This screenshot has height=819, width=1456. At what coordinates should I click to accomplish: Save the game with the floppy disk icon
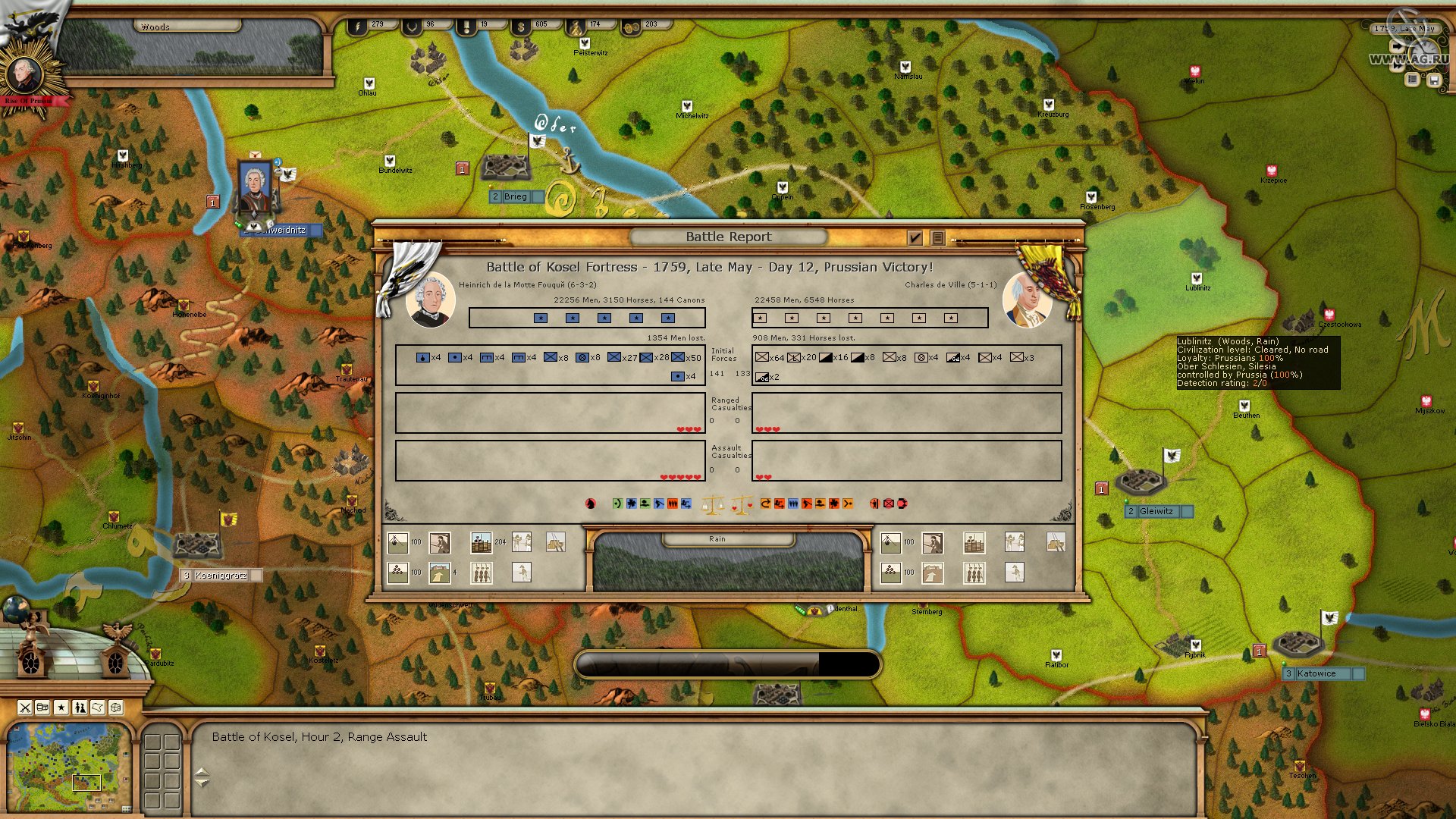pos(1433,79)
